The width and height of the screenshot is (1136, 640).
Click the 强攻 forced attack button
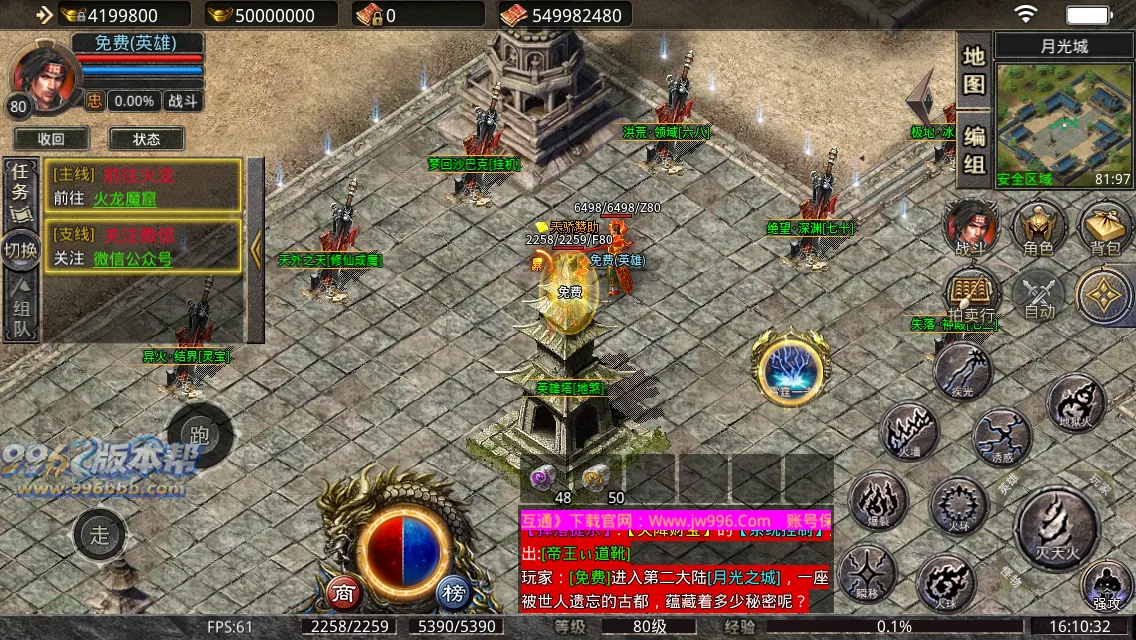[1106, 586]
